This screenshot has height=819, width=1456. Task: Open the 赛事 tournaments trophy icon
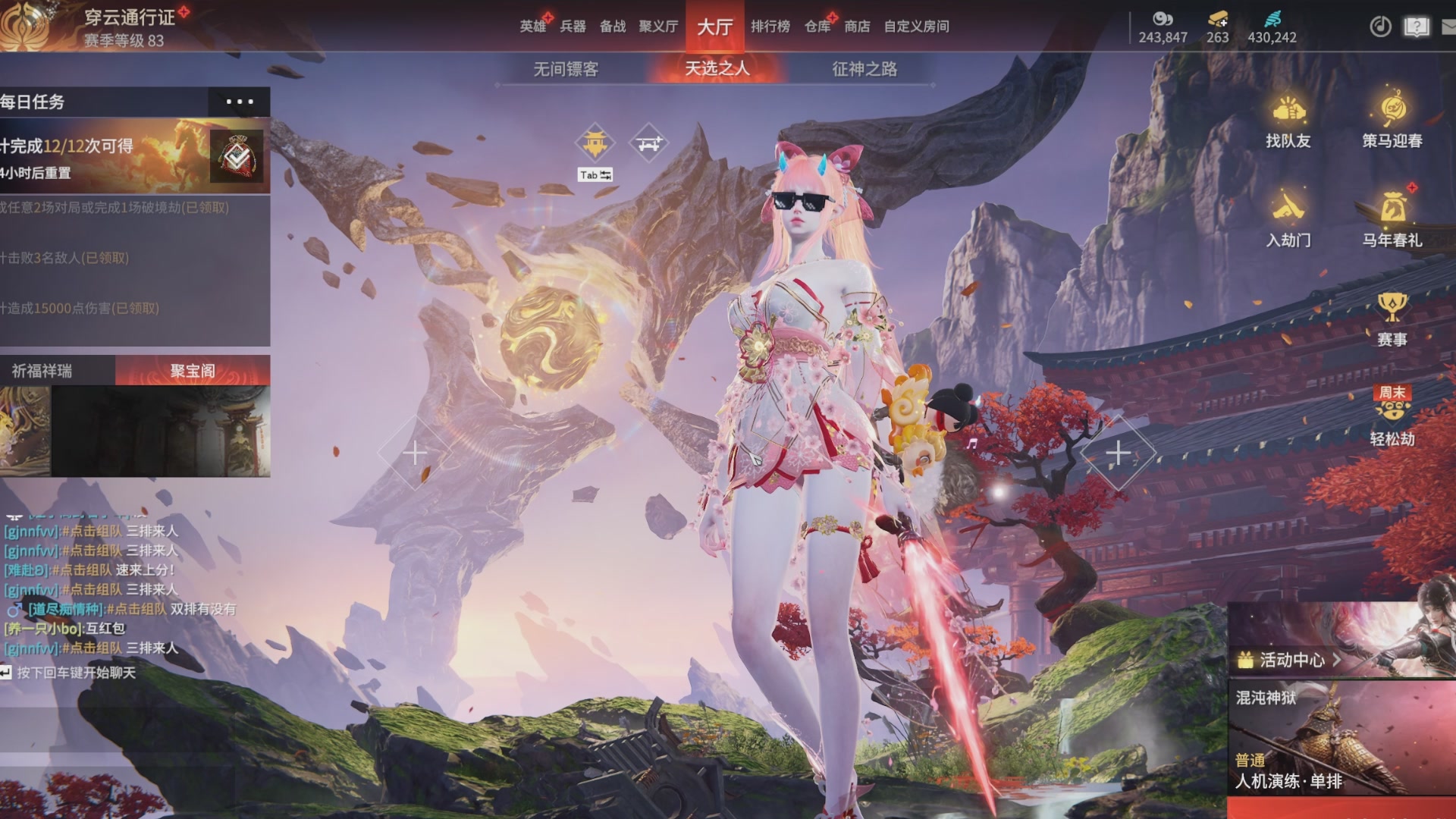pyautogui.click(x=1392, y=318)
